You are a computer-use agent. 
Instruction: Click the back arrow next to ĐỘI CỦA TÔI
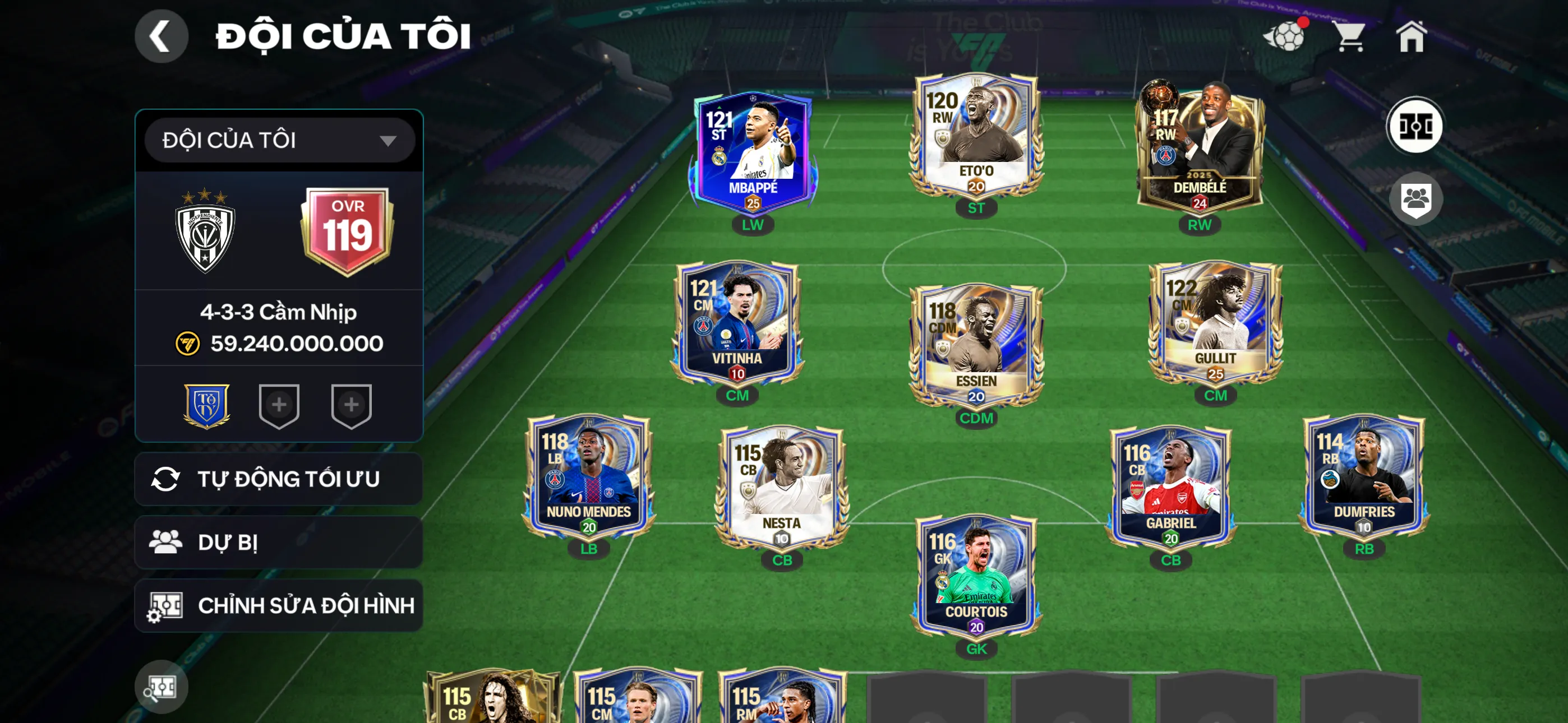161,36
